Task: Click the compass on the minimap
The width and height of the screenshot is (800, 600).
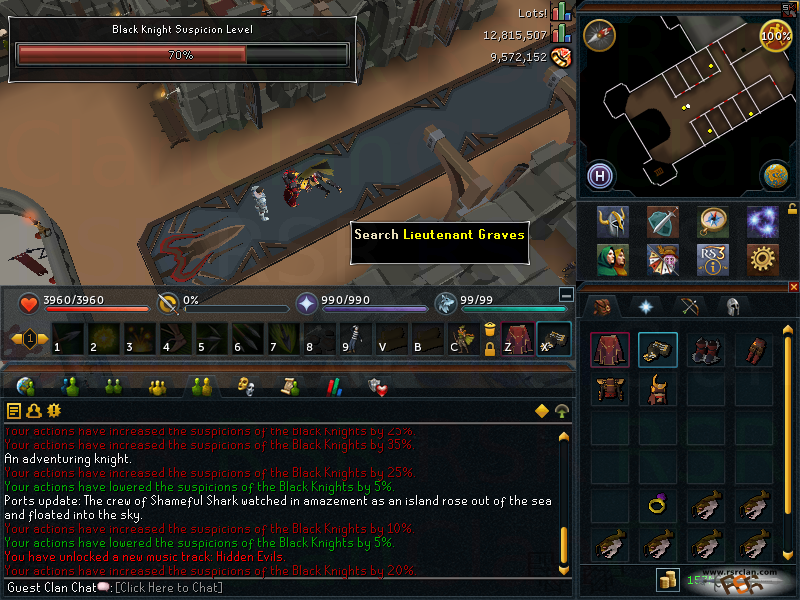Action: coord(600,35)
